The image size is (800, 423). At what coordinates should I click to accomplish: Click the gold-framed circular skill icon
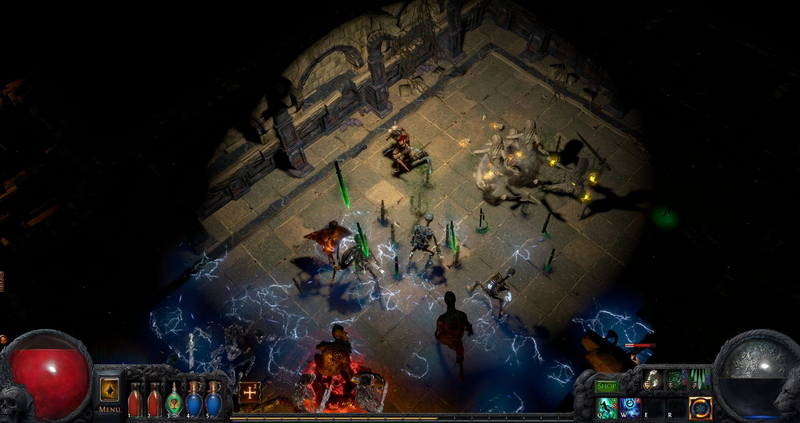700,407
